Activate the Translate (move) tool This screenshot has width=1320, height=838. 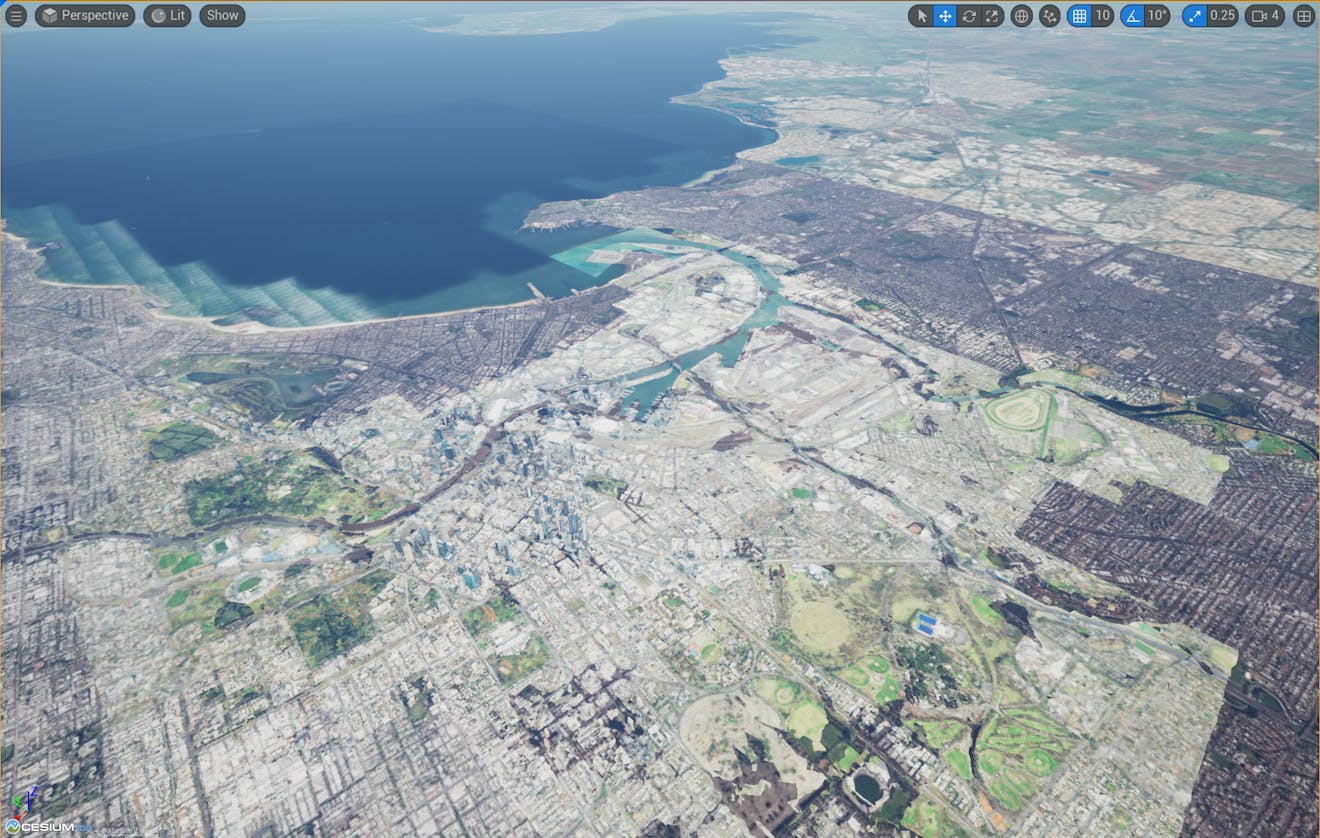coord(945,15)
